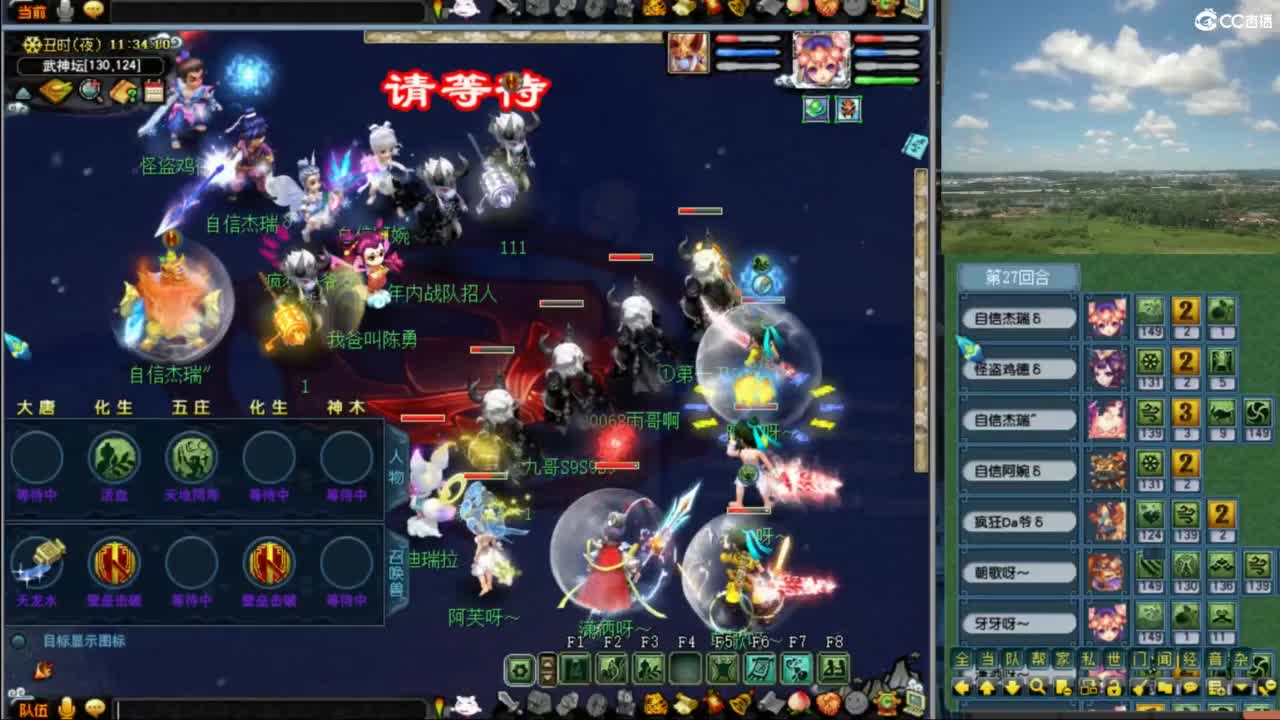
Task: Open the world map compass icon
Action: [89, 90]
